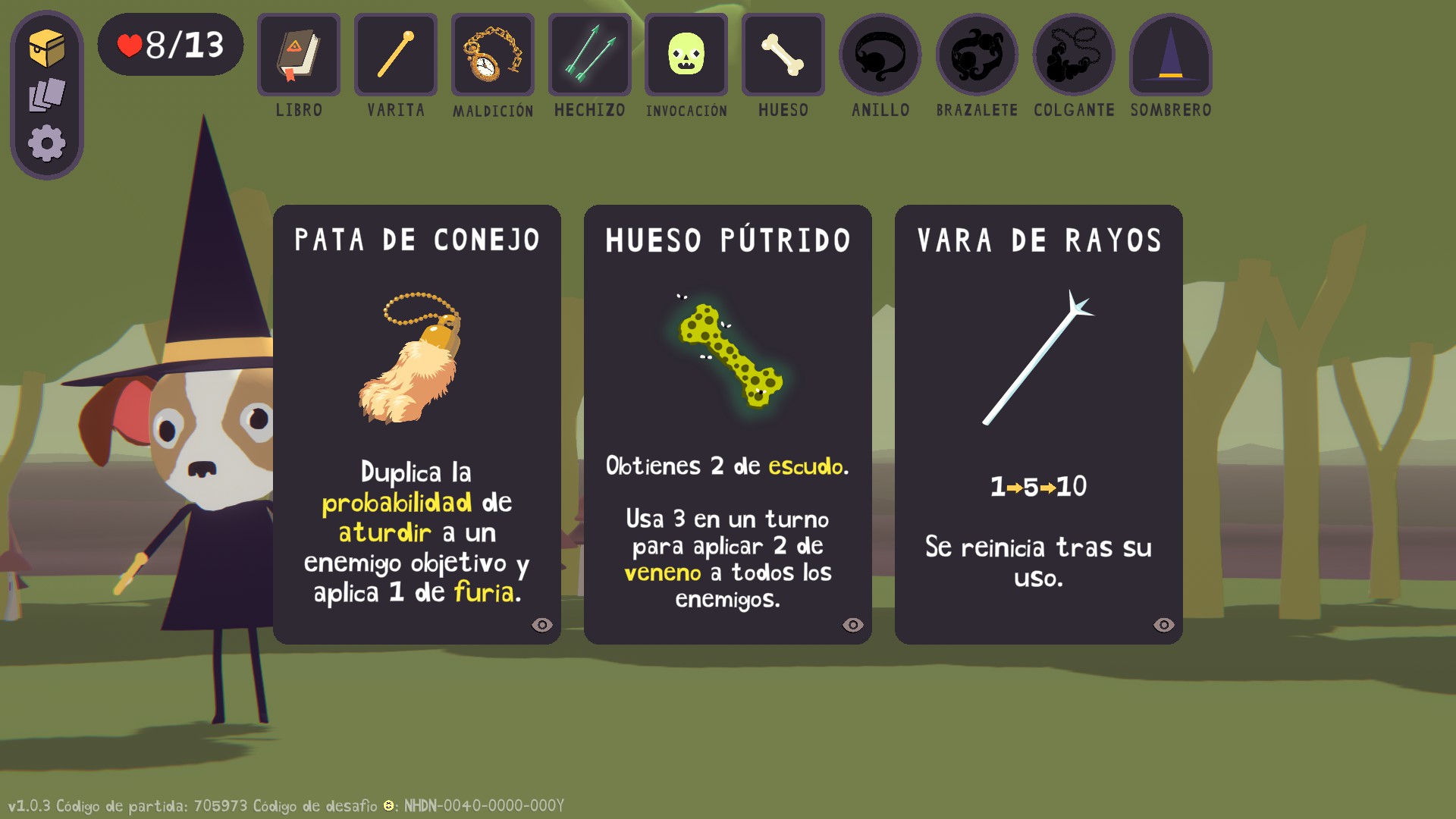Select the Varita wand slot

point(396,55)
